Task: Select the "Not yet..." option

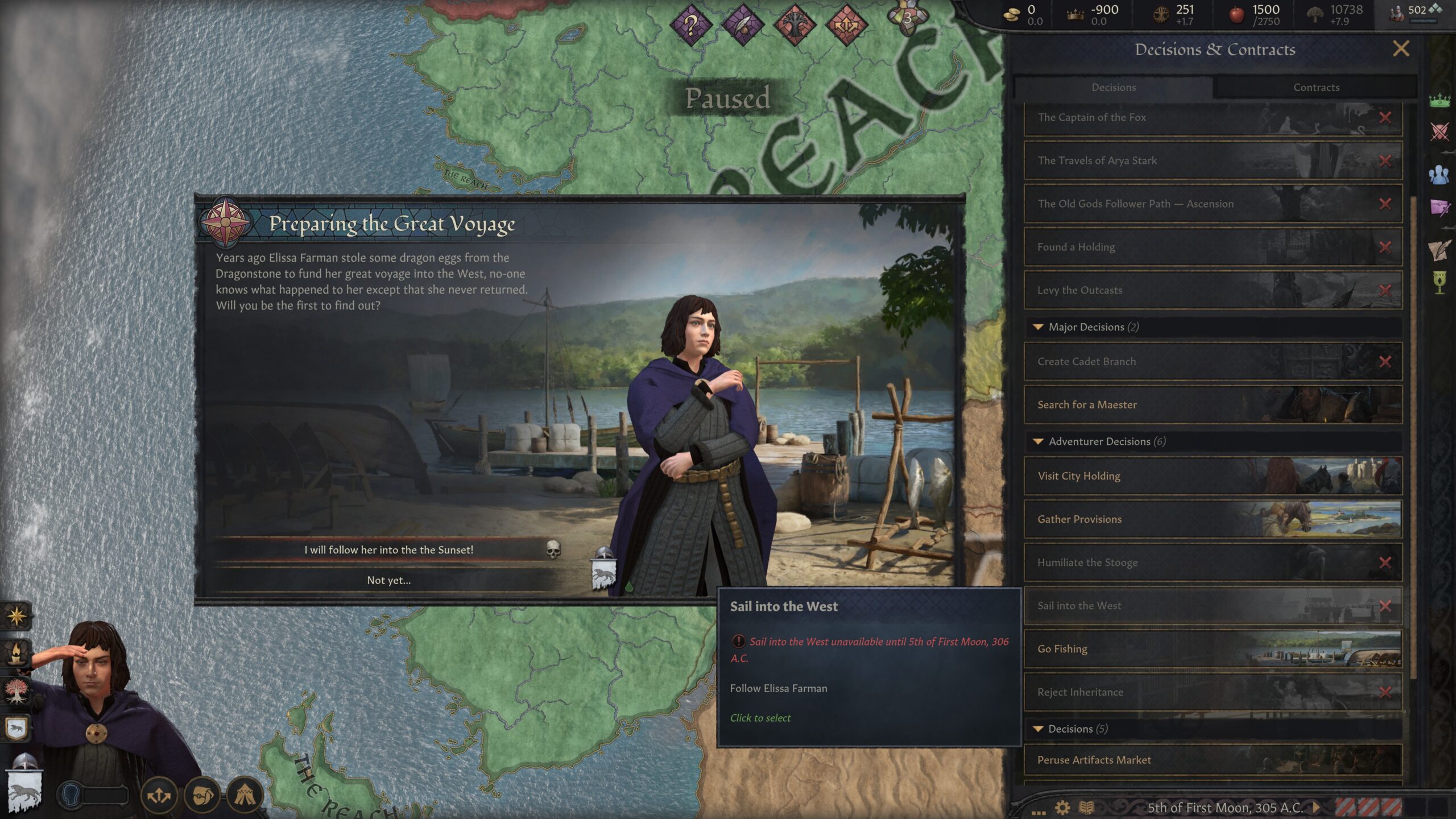Action: pos(388,580)
